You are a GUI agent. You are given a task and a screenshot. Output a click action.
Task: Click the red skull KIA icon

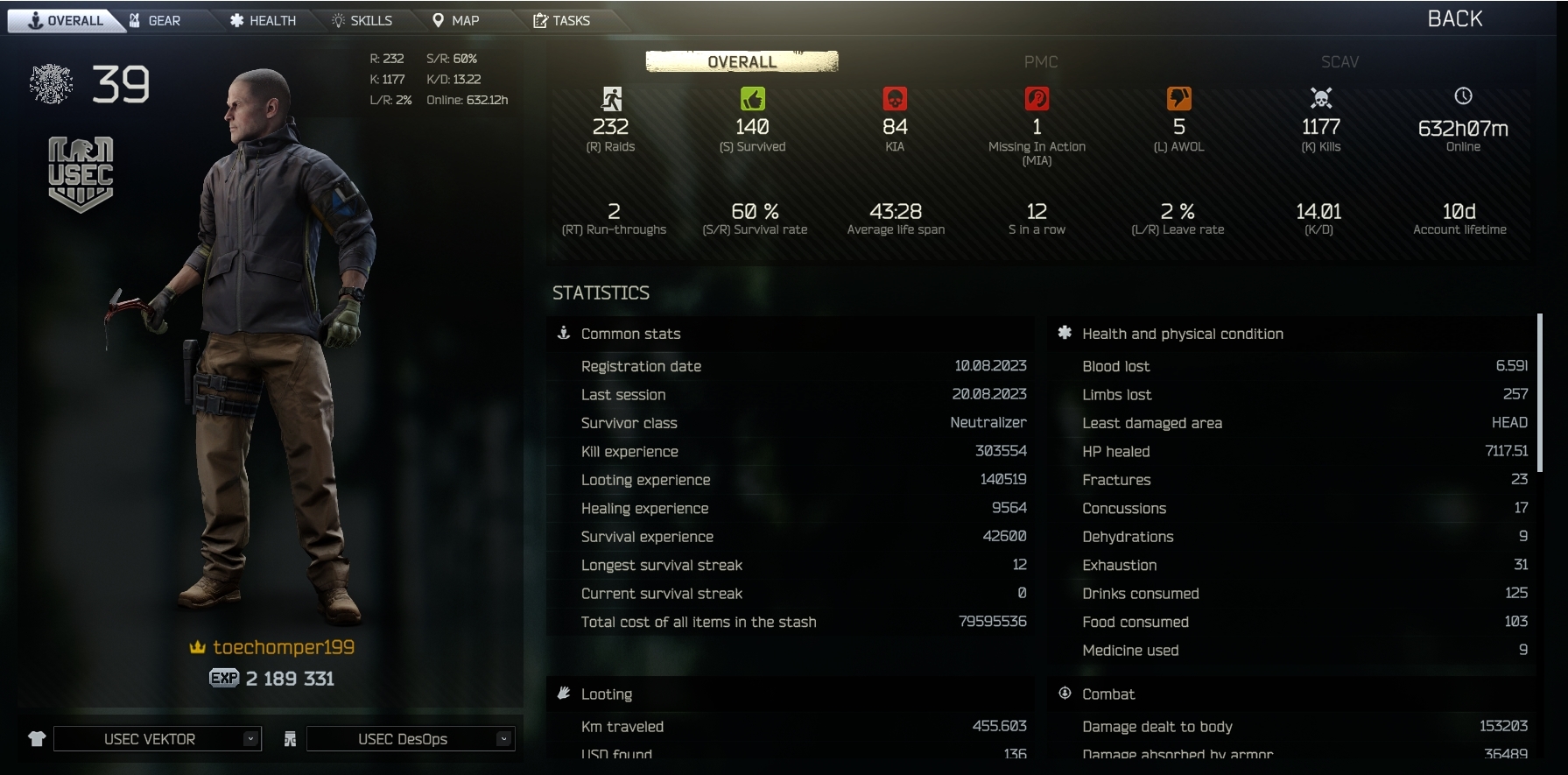(895, 99)
